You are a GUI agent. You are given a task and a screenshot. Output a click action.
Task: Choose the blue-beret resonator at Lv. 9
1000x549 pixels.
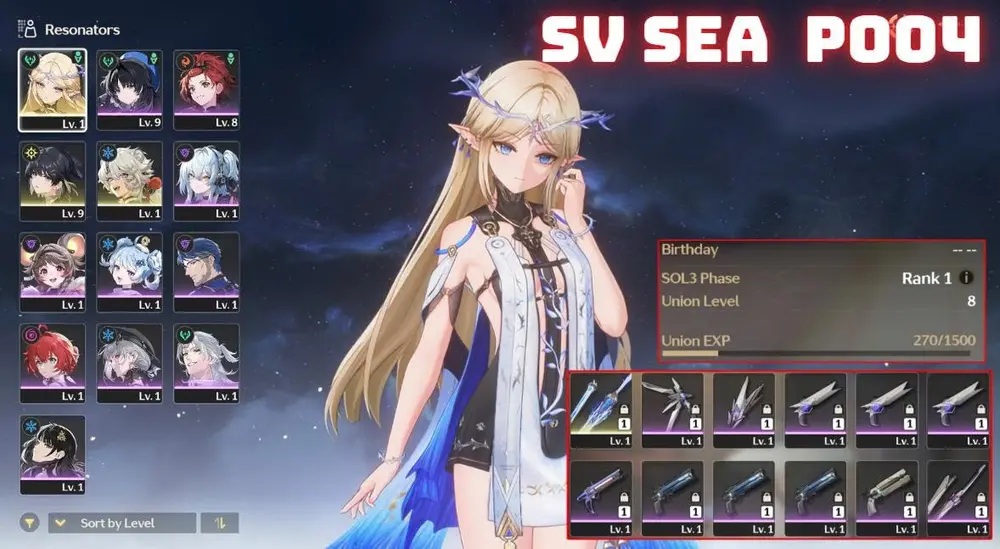coord(129,90)
